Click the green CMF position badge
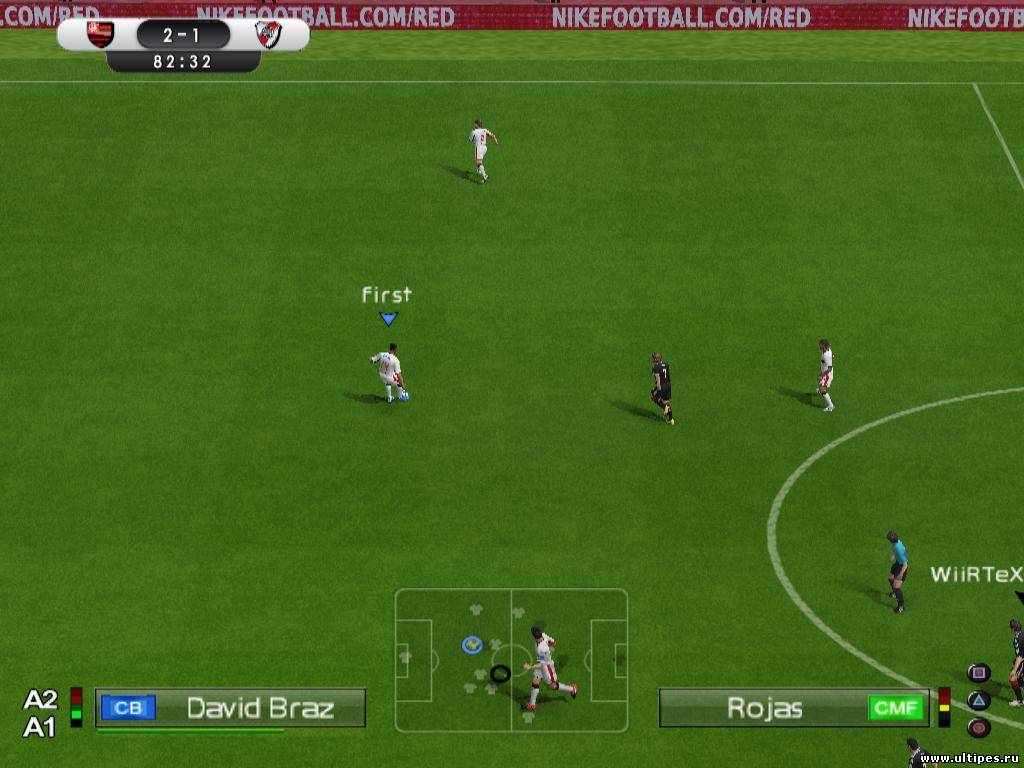This screenshot has width=1024, height=768. (x=896, y=708)
